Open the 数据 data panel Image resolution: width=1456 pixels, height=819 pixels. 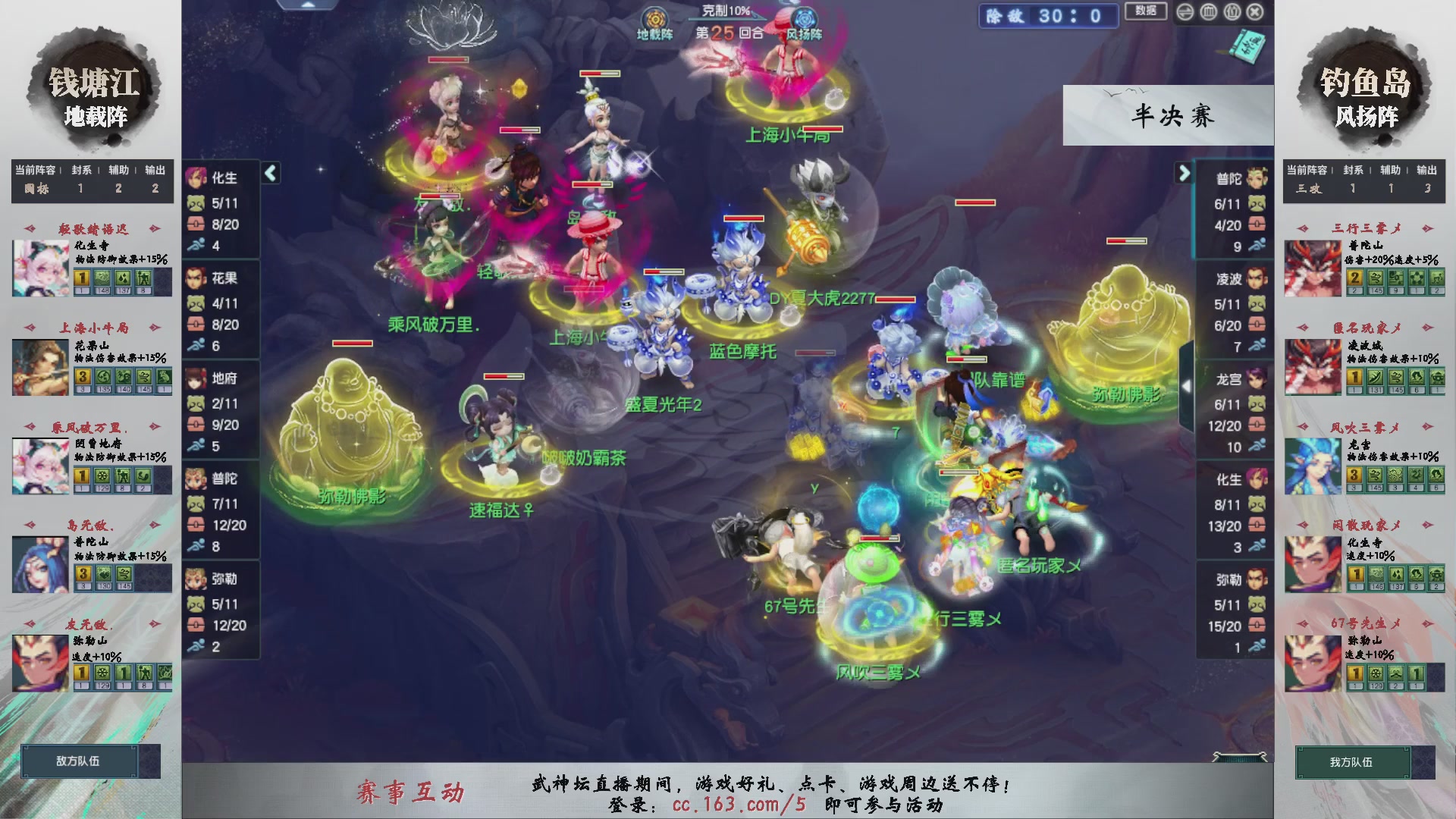coord(1145,12)
